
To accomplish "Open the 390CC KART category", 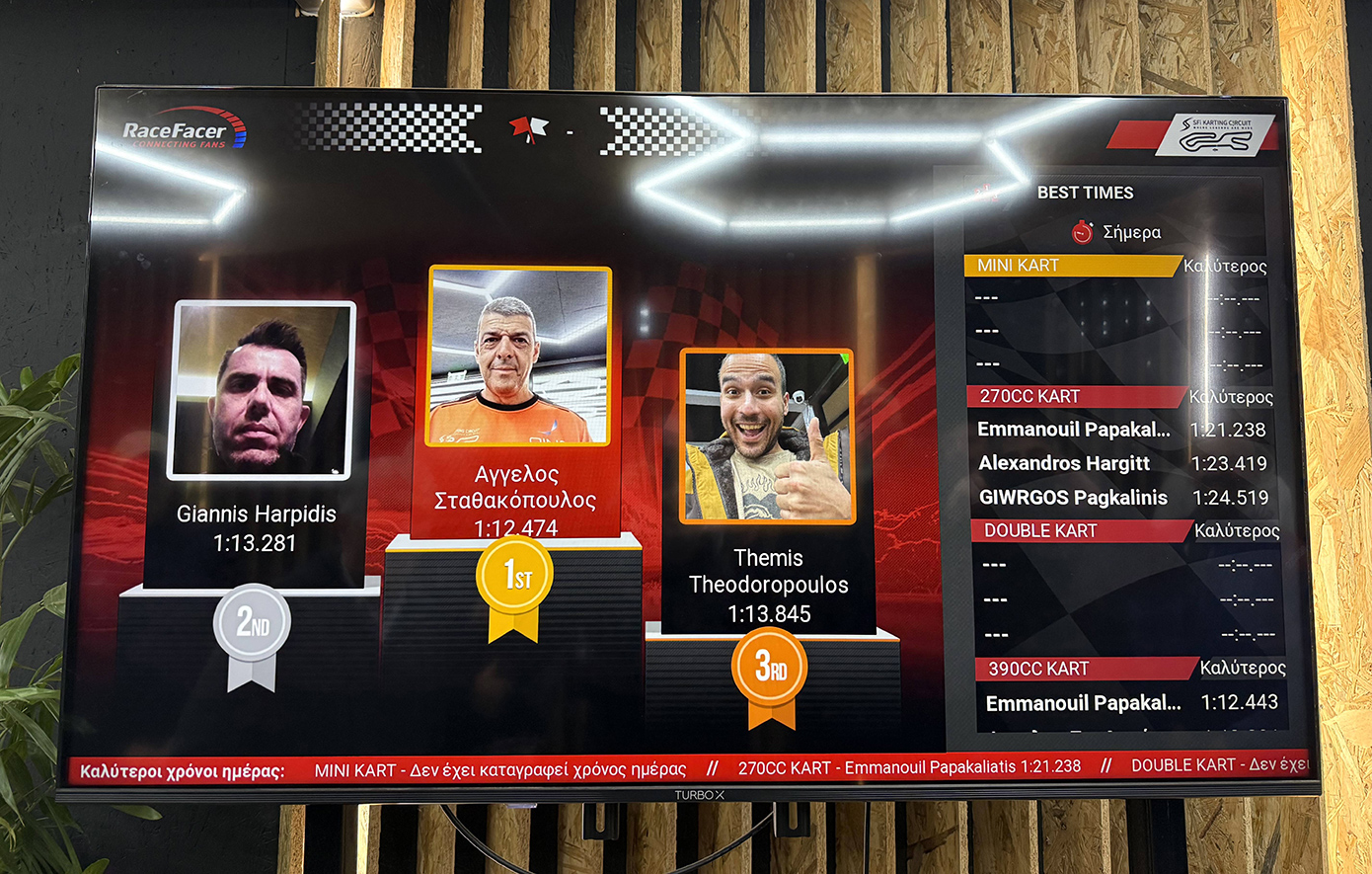I will click(1038, 669).
